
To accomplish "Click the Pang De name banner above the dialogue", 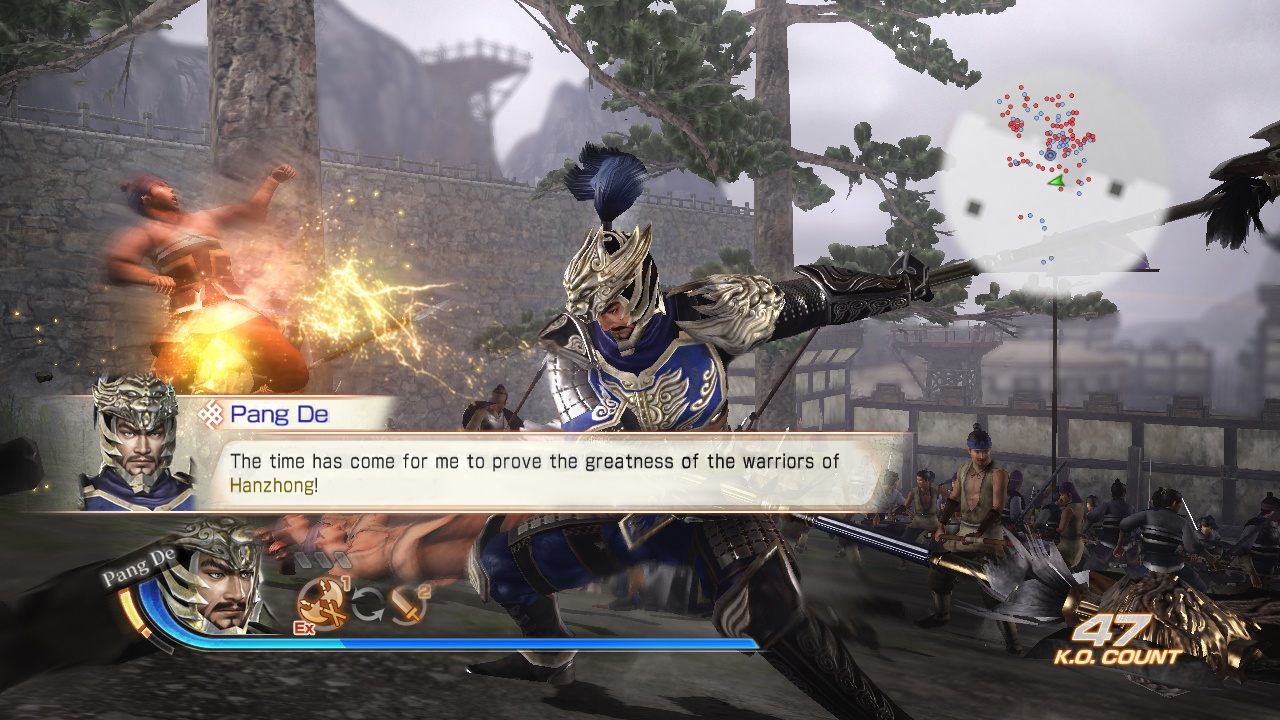I will tap(280, 414).
